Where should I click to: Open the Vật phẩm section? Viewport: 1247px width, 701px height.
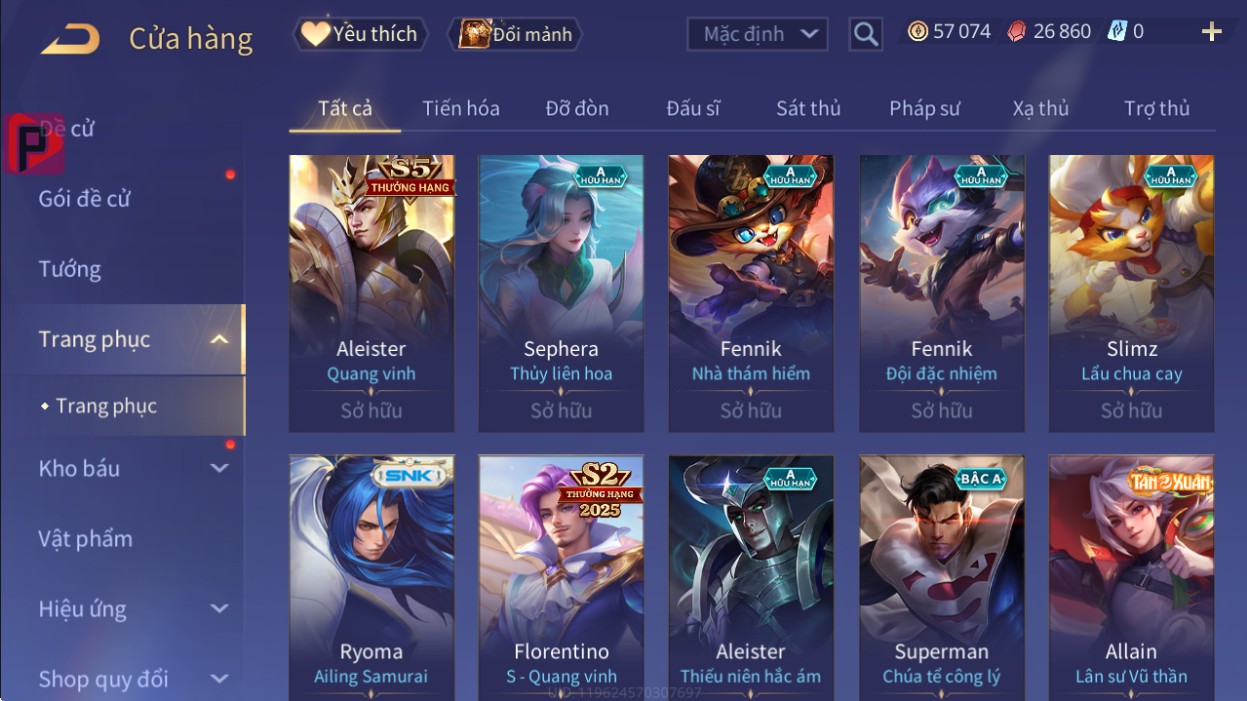(x=86, y=539)
